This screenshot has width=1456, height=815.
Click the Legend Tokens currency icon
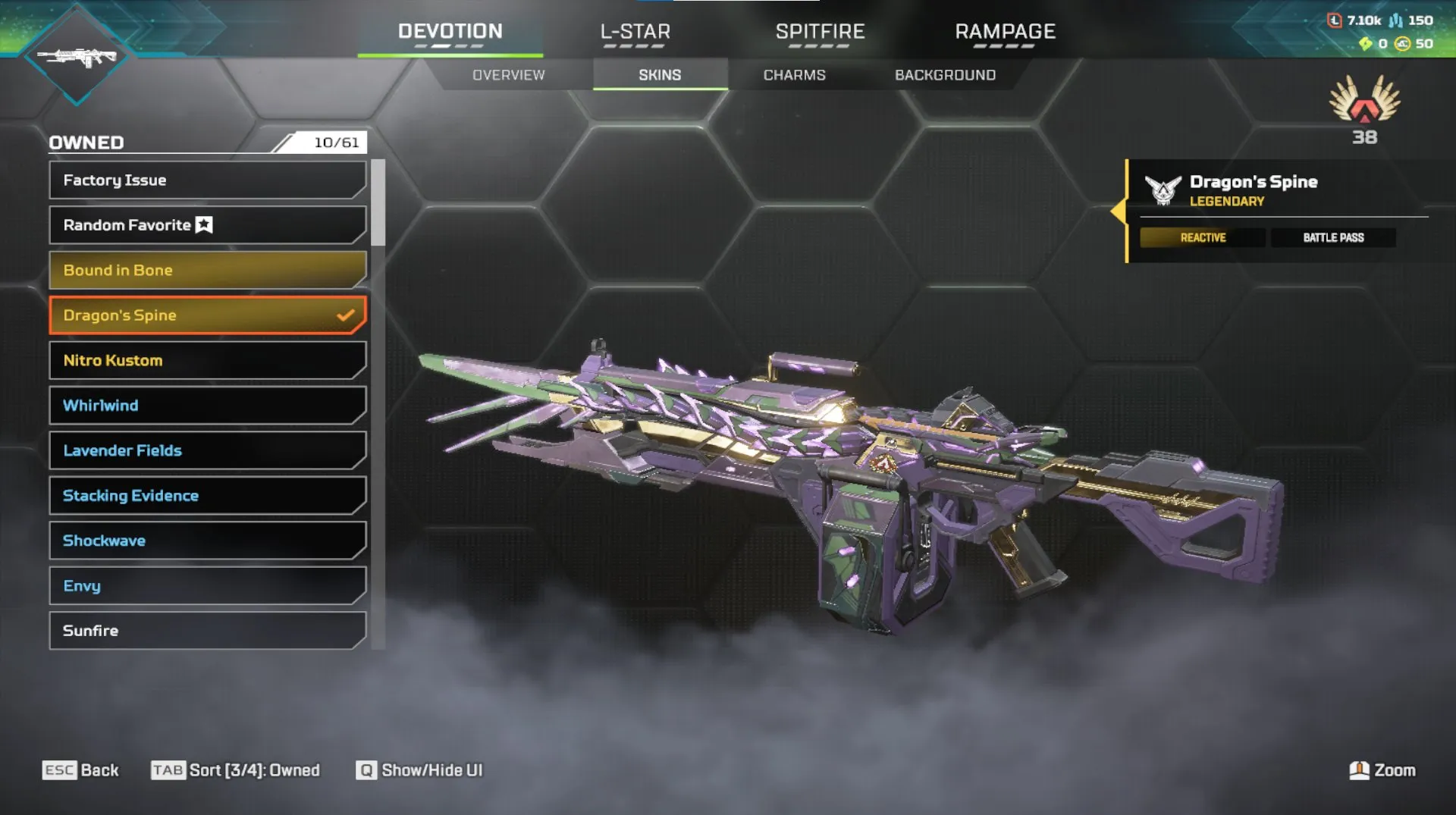click(x=1335, y=20)
